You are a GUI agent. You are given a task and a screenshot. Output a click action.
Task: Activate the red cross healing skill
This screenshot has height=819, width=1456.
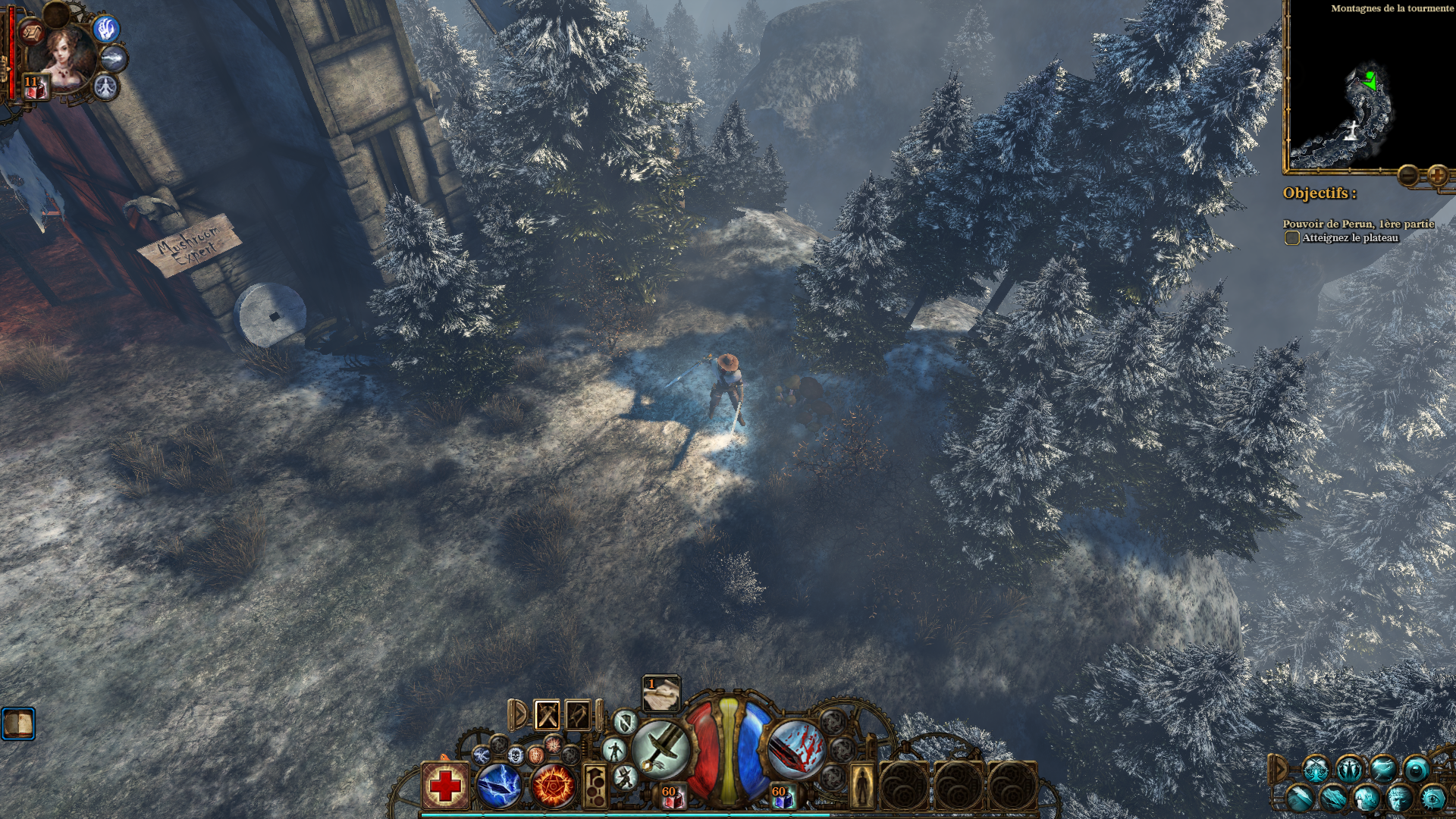click(445, 786)
